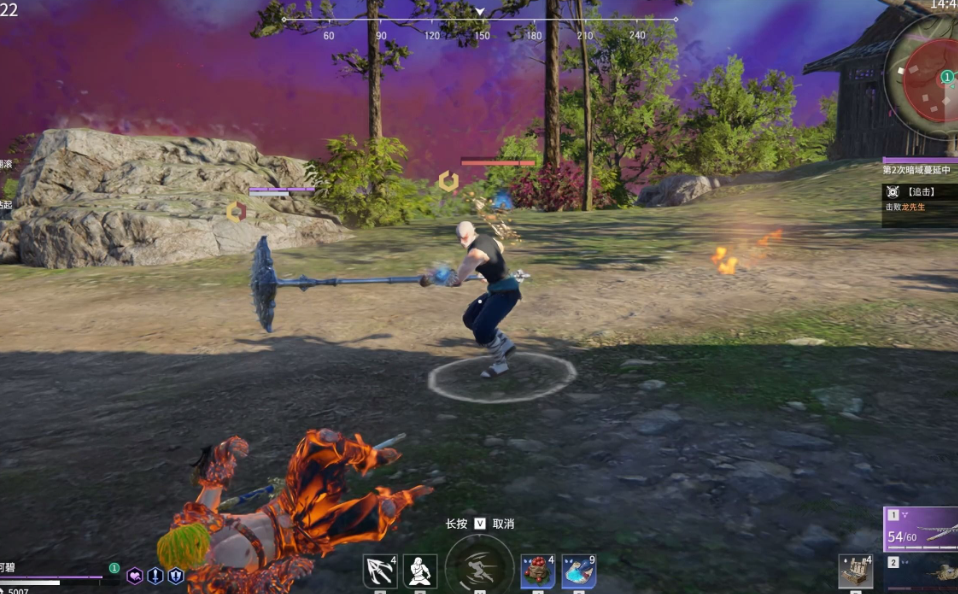Select the blue potion item slot
The height and width of the screenshot is (594, 958).
[x=578, y=571]
